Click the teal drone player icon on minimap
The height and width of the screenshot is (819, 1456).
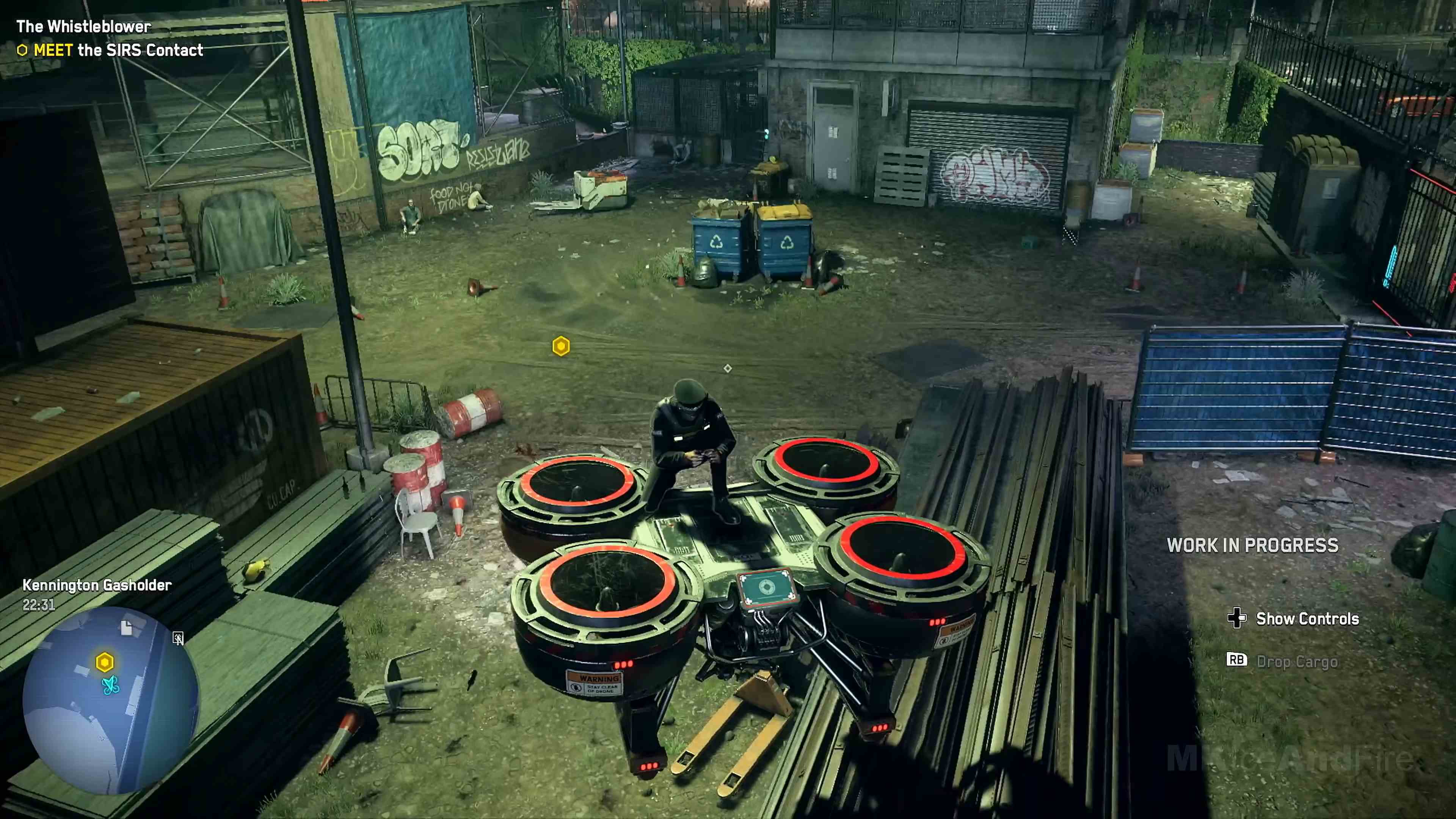111,684
